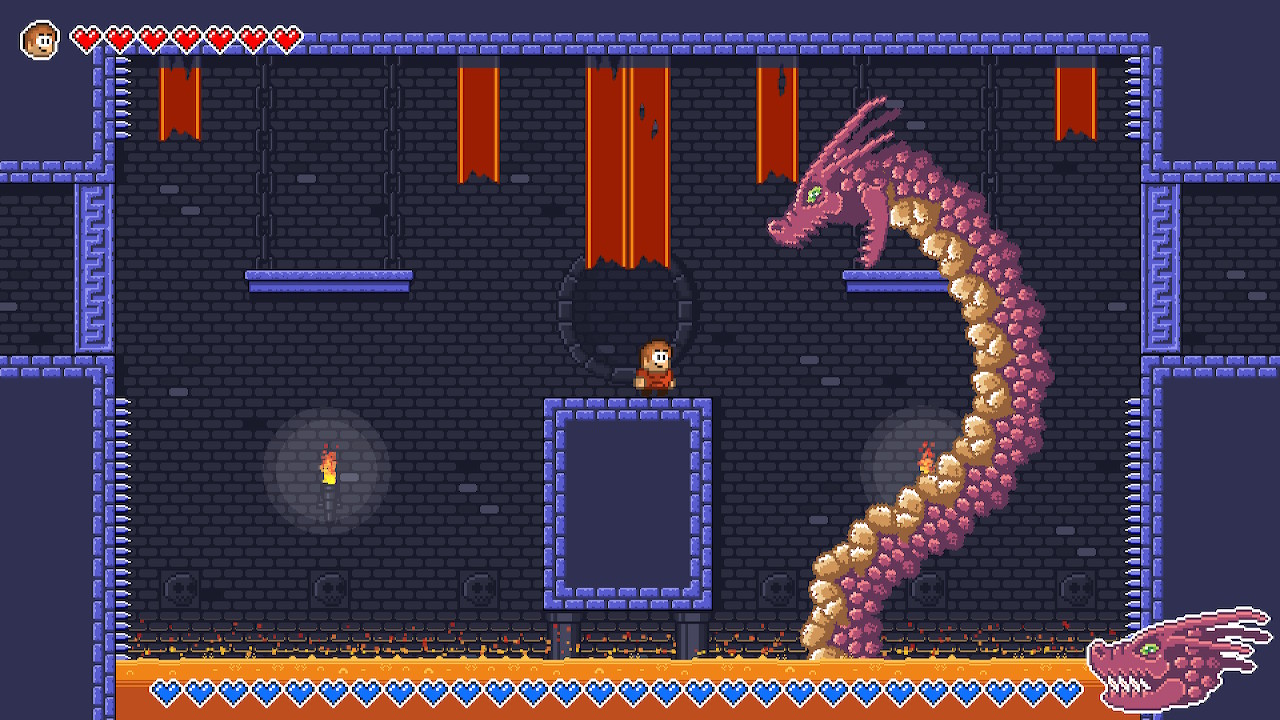Click the standing player character
The height and width of the screenshot is (720, 1280).
[x=655, y=368]
